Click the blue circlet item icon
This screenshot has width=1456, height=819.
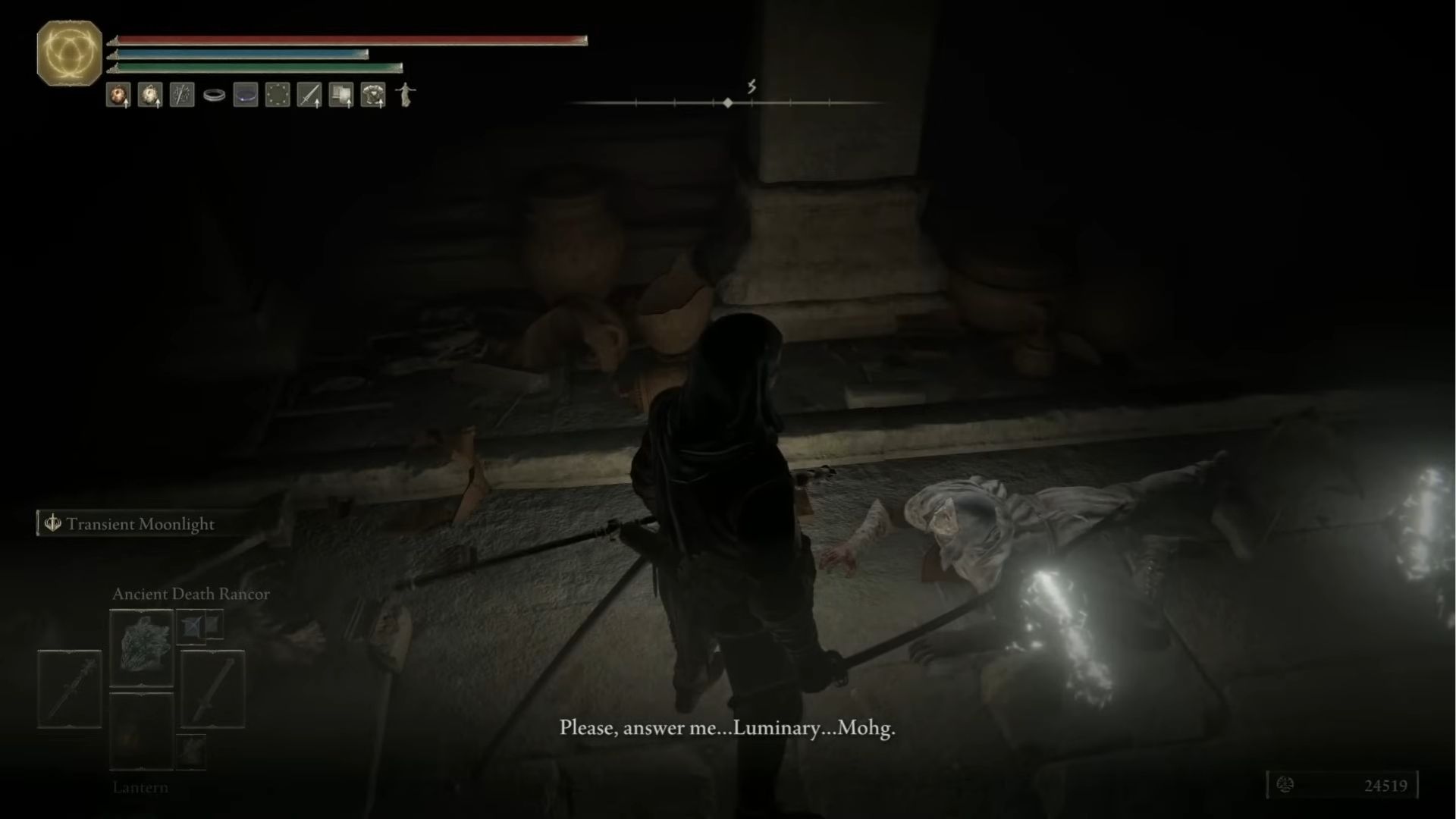(x=246, y=93)
